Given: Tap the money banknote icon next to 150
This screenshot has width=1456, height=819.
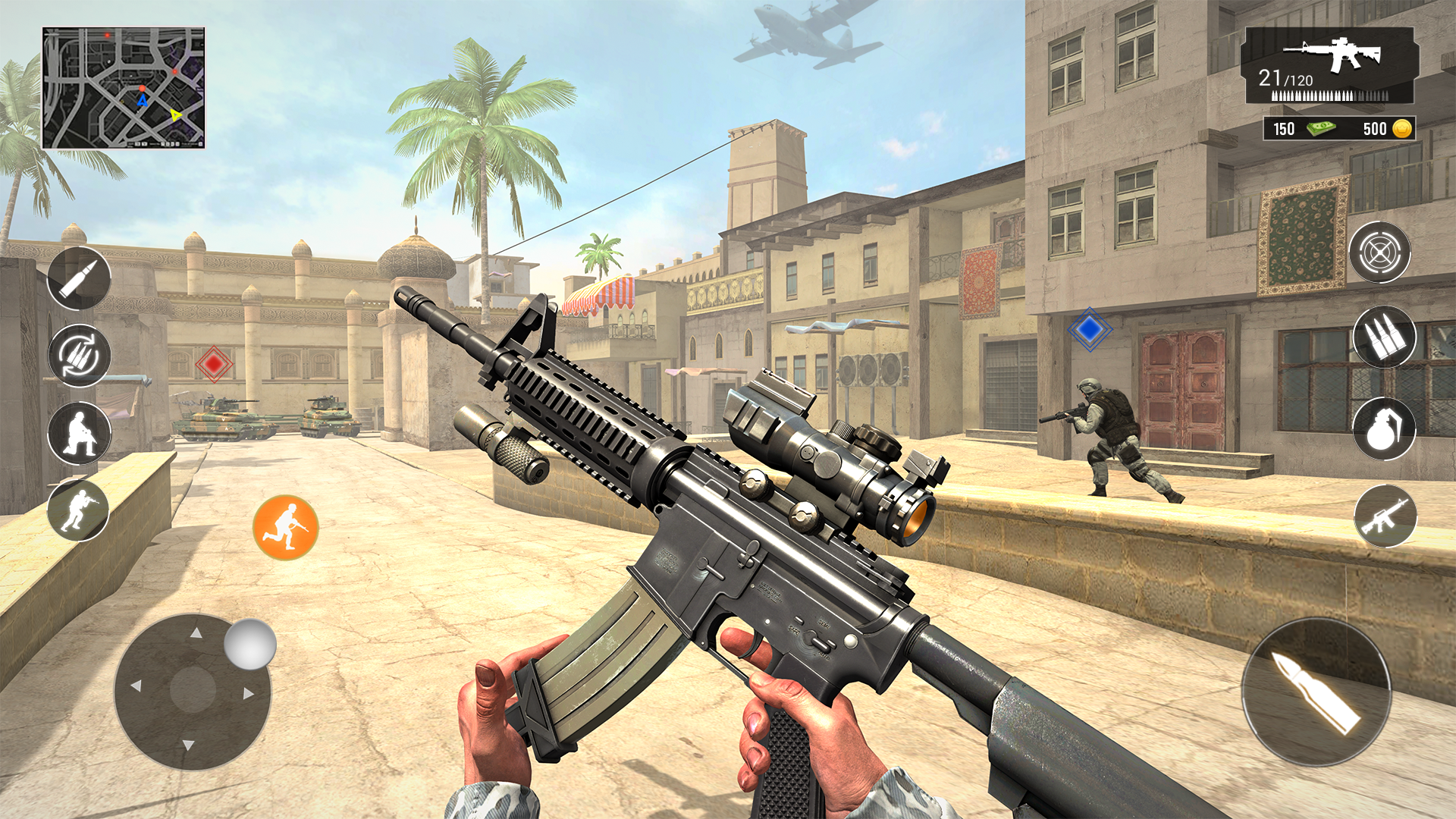Looking at the screenshot, I should pos(1322,130).
